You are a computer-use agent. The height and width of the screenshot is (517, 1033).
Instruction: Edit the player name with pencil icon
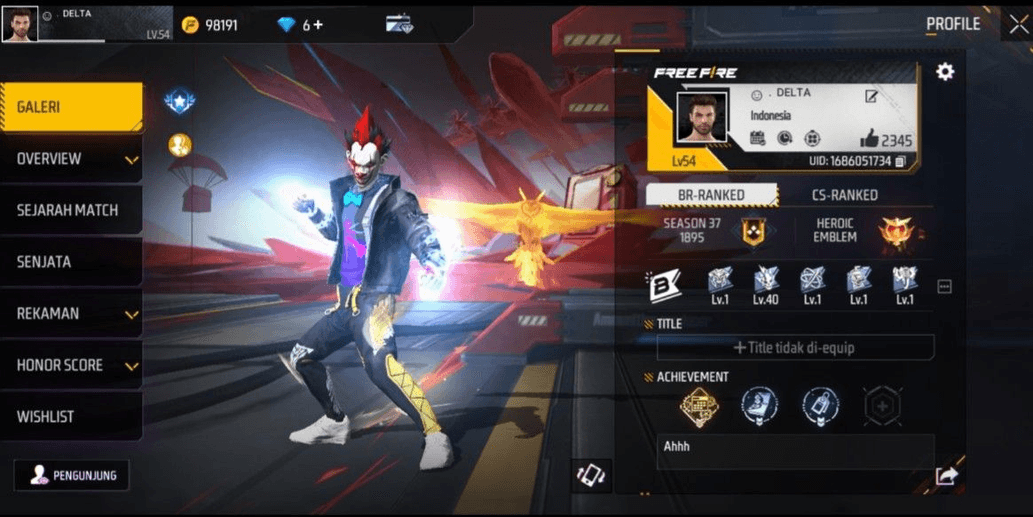click(x=871, y=97)
